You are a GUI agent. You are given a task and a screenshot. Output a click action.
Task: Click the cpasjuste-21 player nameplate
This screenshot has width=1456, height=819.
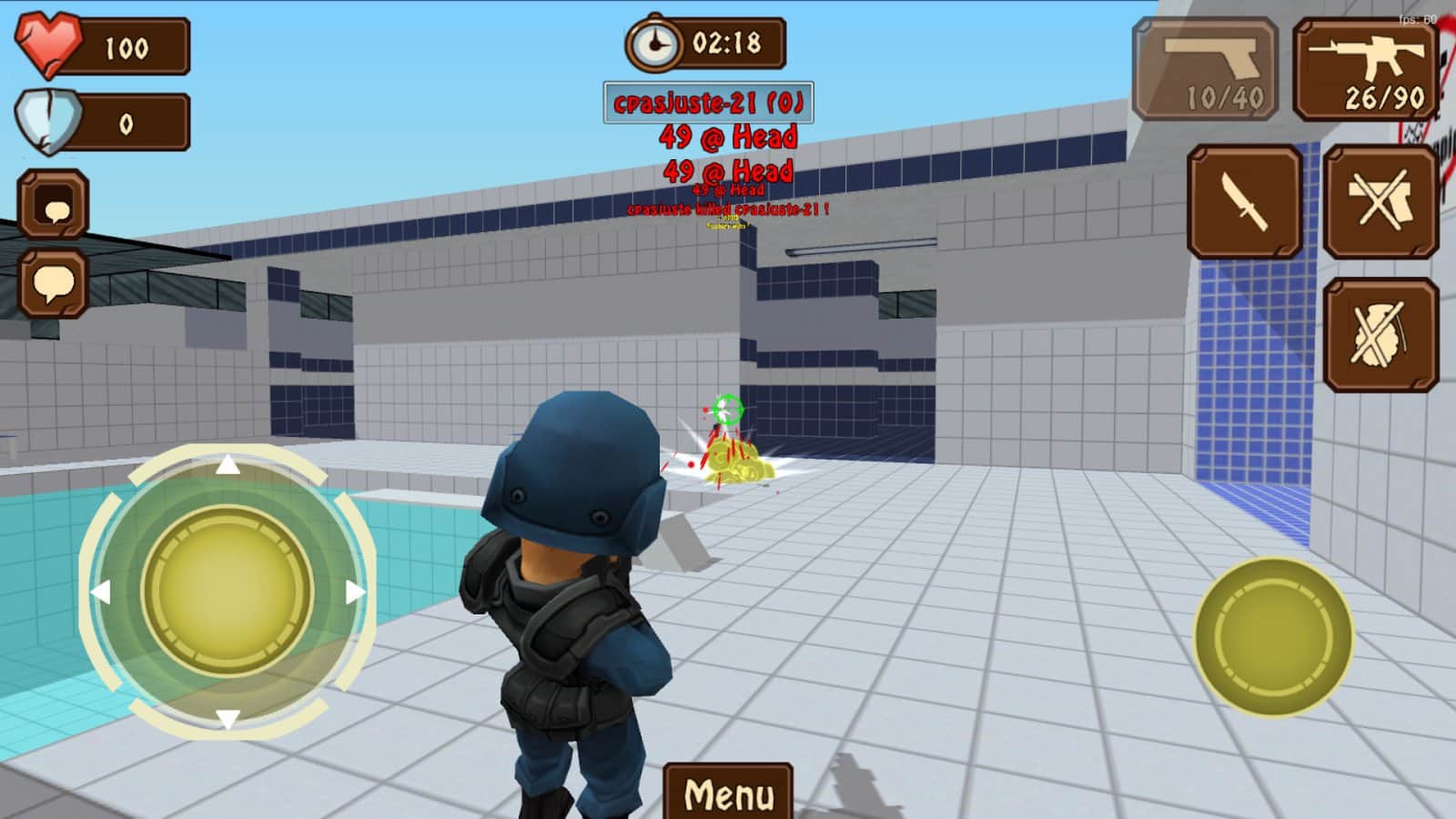(x=710, y=103)
